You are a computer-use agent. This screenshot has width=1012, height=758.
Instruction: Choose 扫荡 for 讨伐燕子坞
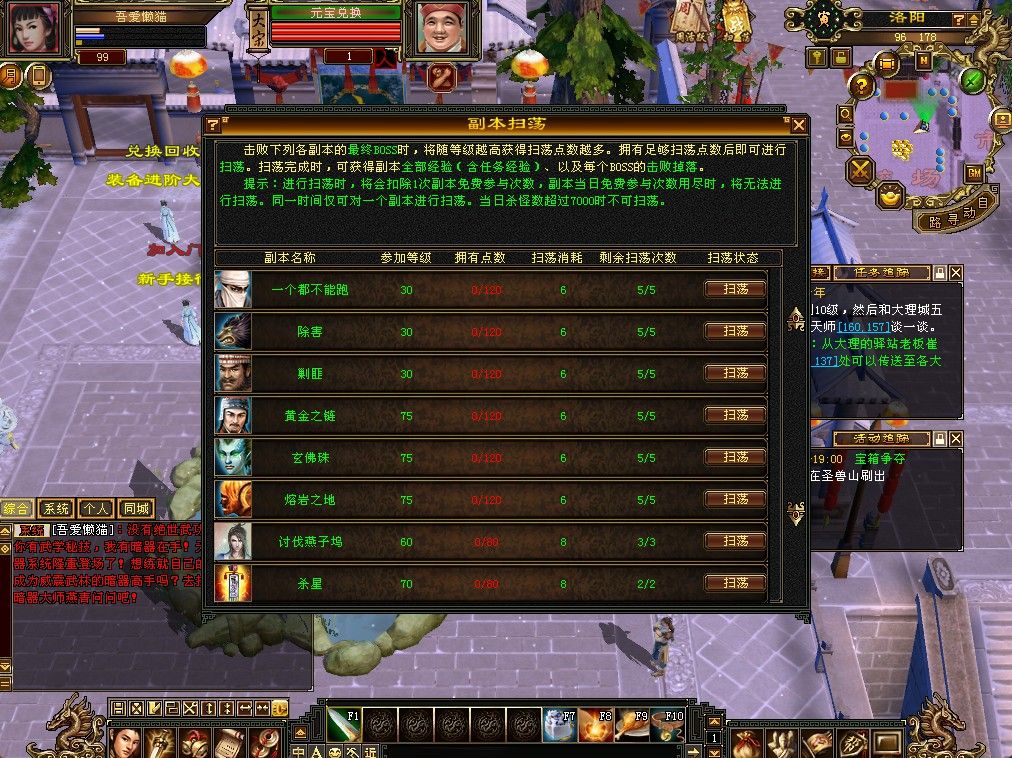pos(735,541)
